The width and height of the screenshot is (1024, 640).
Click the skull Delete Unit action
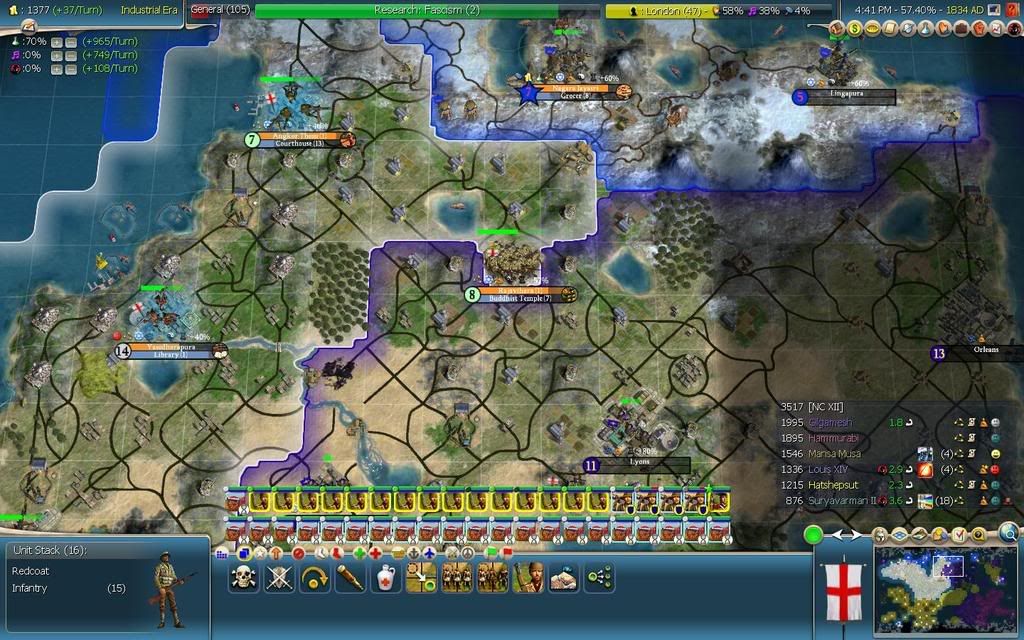click(244, 578)
